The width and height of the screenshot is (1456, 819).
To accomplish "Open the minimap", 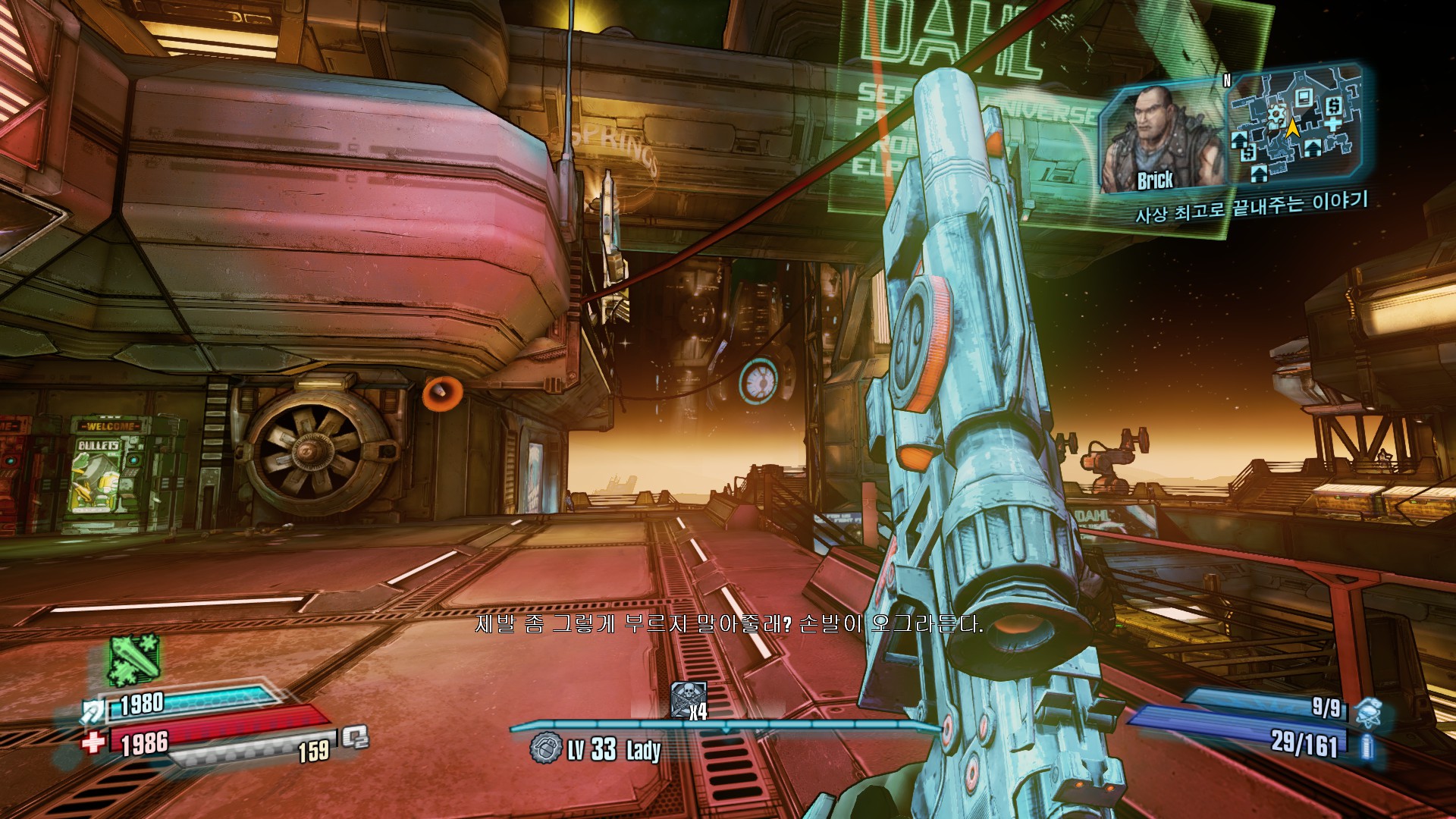I will 1291,127.
